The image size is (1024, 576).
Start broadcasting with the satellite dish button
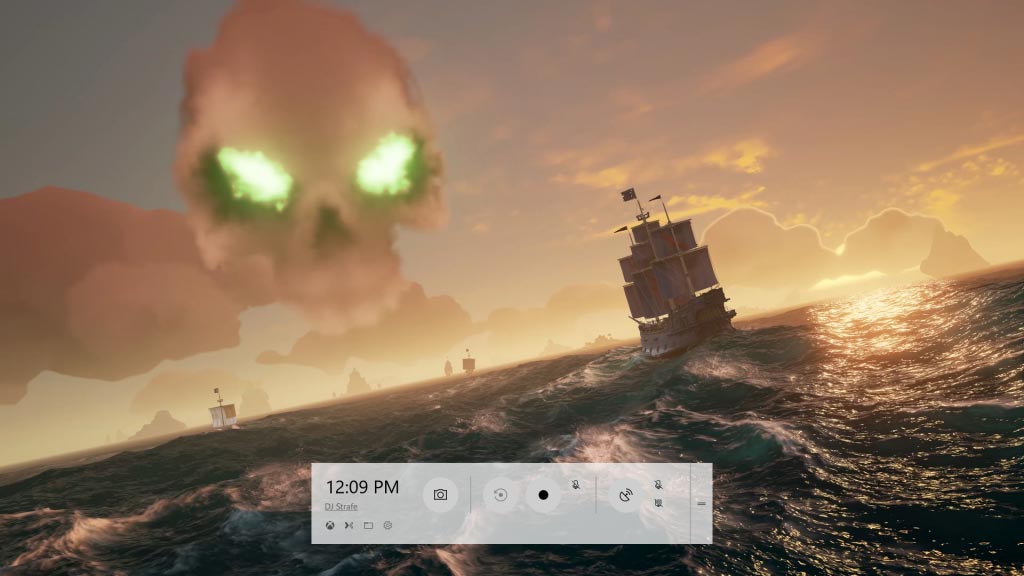pos(626,494)
